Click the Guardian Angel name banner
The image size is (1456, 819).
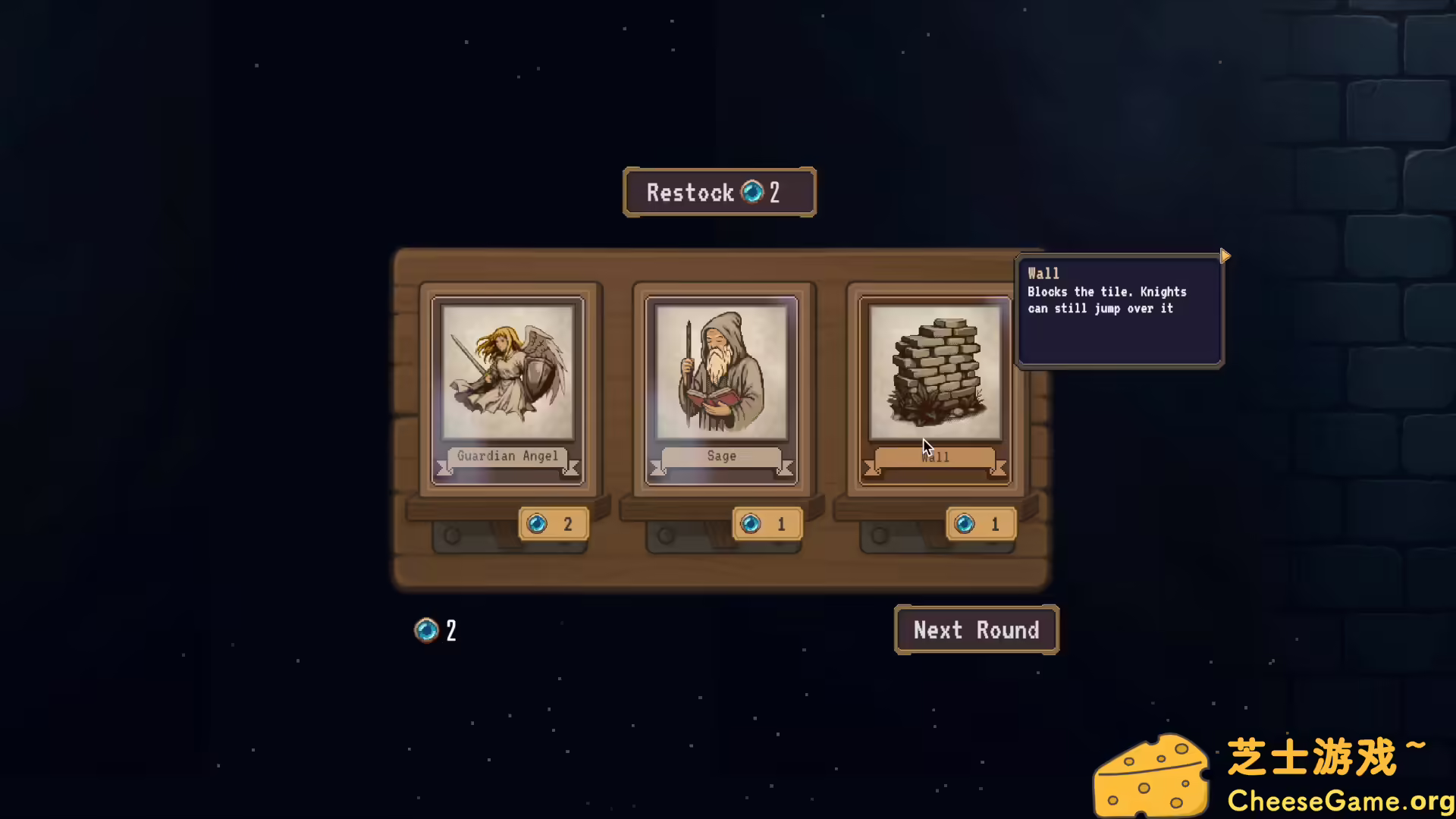[x=507, y=456]
